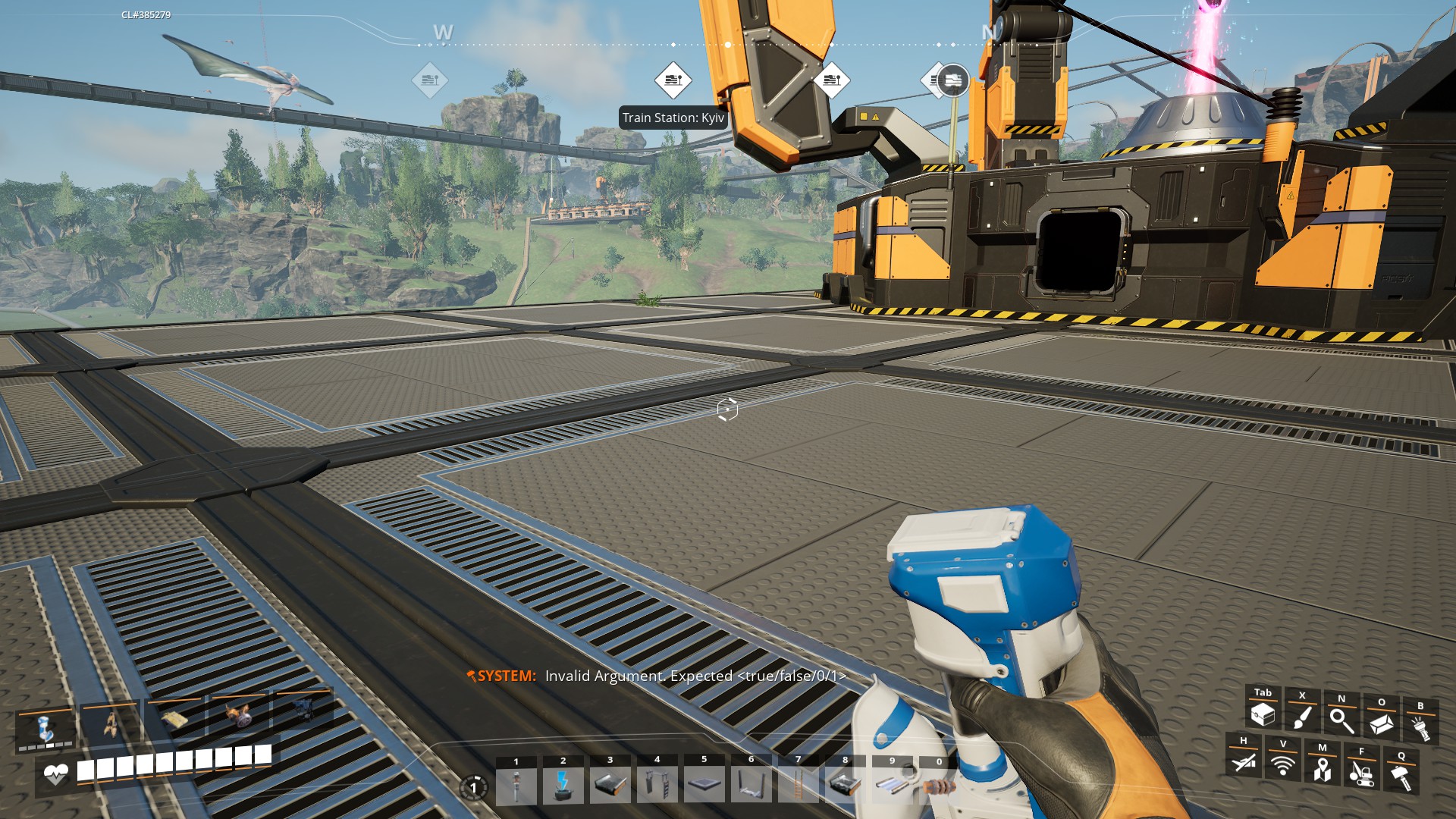Select the conveyor belt in hotbar slot 9

(892, 785)
